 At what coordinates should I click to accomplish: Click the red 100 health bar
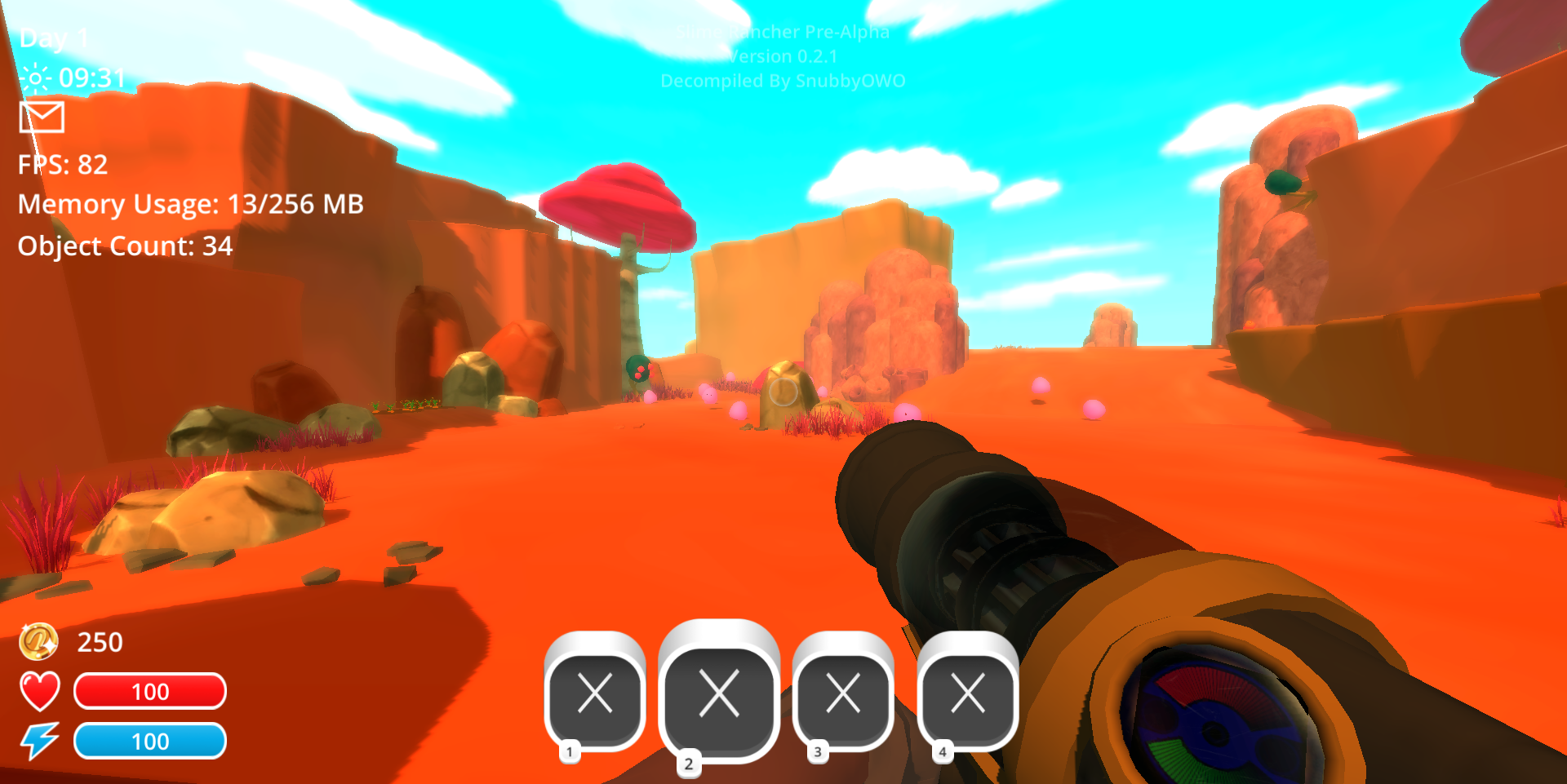point(150,692)
